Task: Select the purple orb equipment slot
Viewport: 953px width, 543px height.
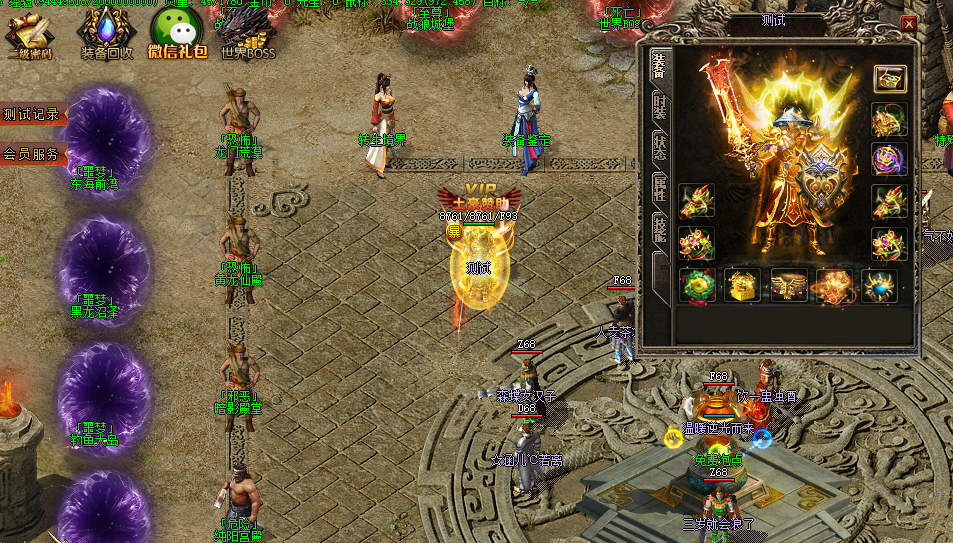Action: click(889, 160)
